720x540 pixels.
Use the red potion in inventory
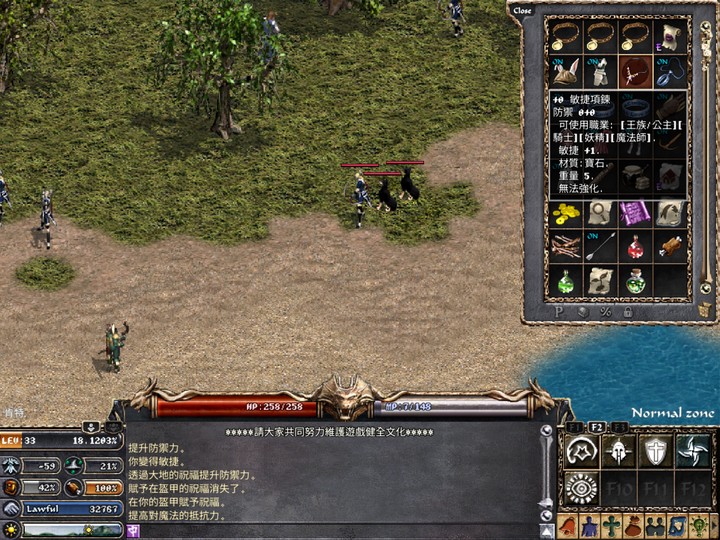coord(634,247)
